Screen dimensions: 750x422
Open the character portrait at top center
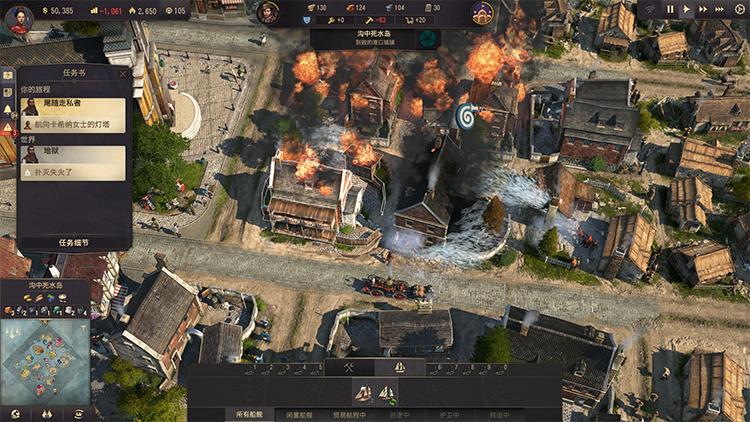click(268, 13)
